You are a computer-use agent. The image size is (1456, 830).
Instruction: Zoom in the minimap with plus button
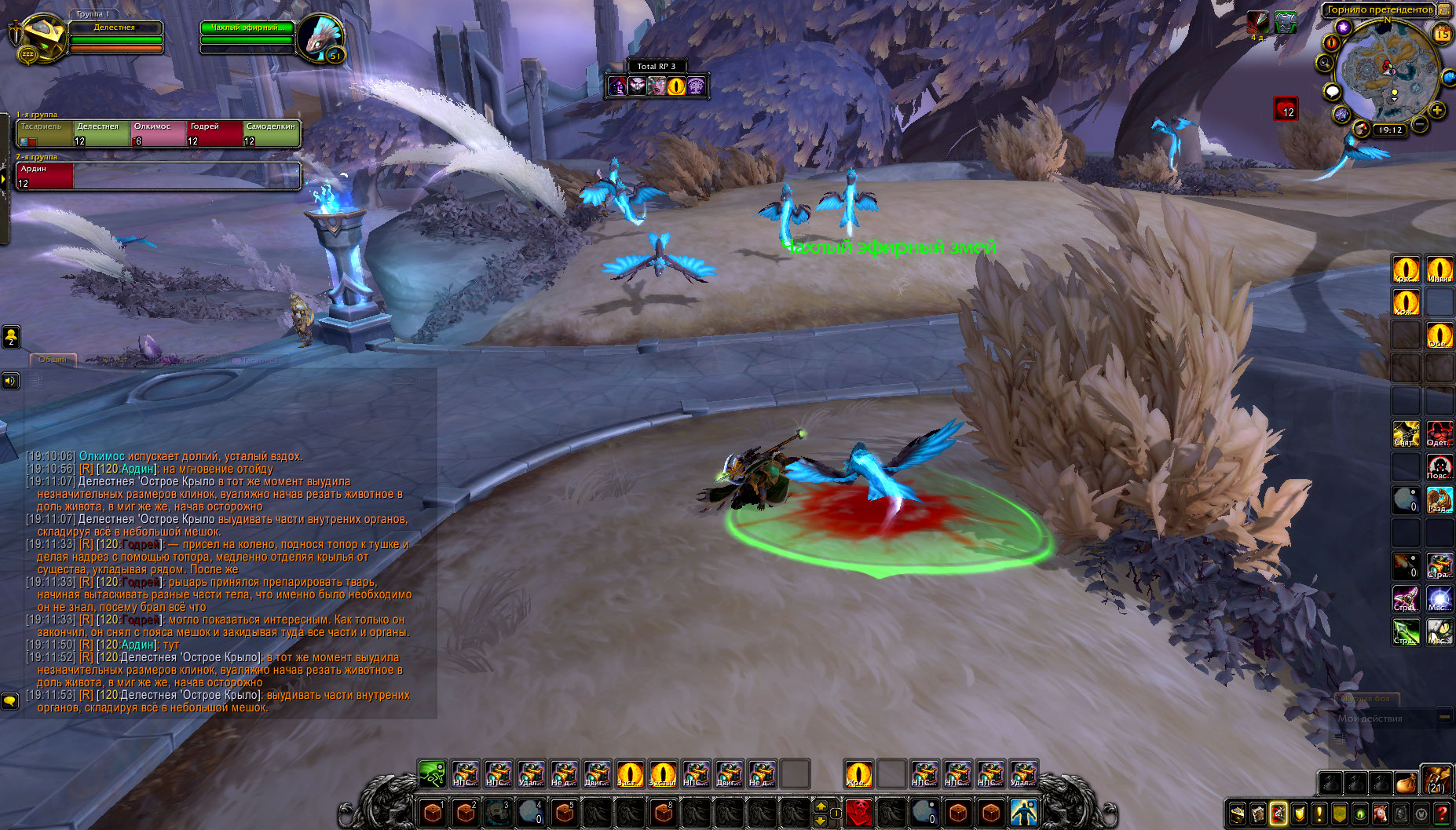point(1437,111)
